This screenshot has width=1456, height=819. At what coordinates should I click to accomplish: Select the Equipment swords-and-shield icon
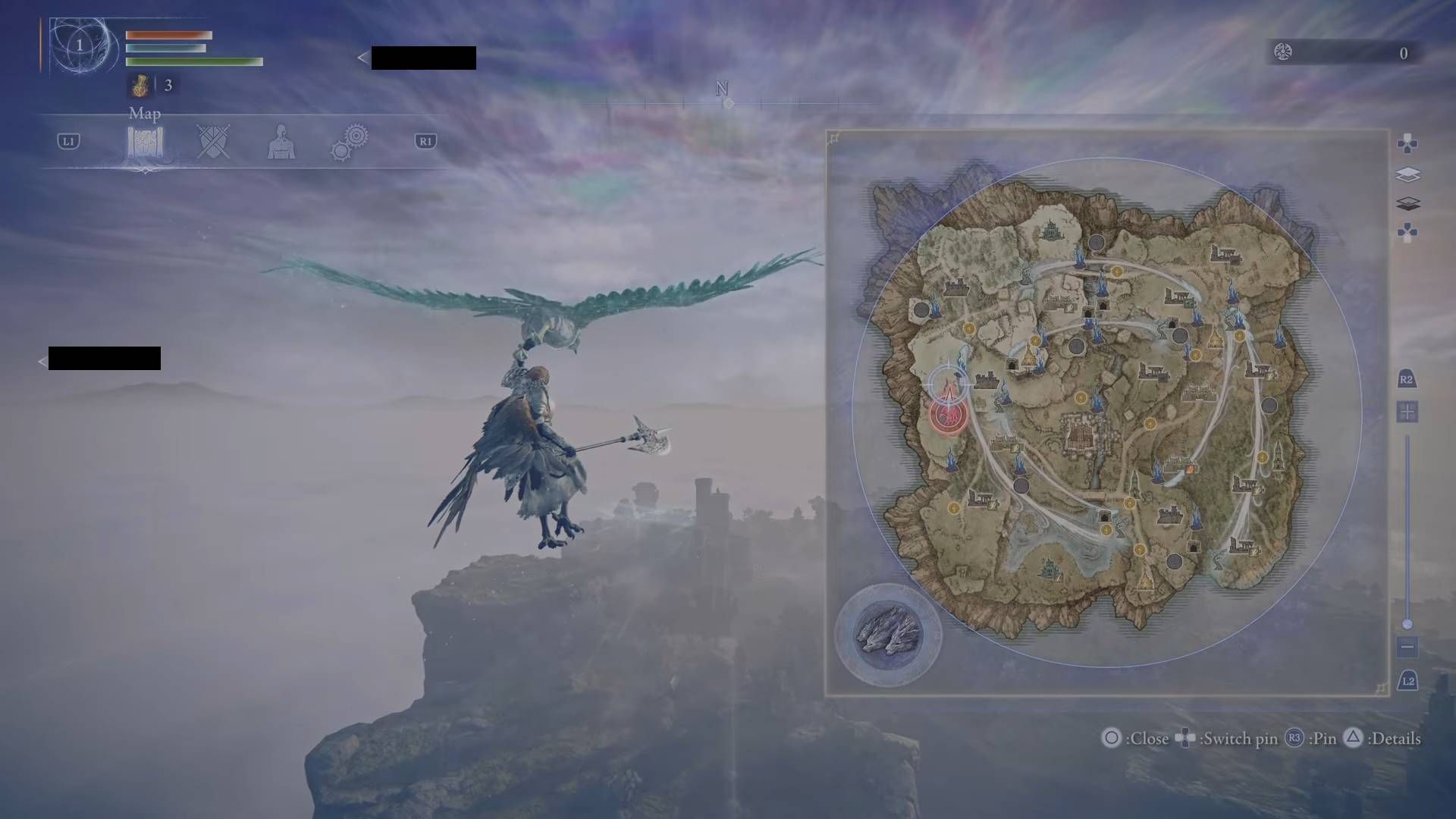213,141
